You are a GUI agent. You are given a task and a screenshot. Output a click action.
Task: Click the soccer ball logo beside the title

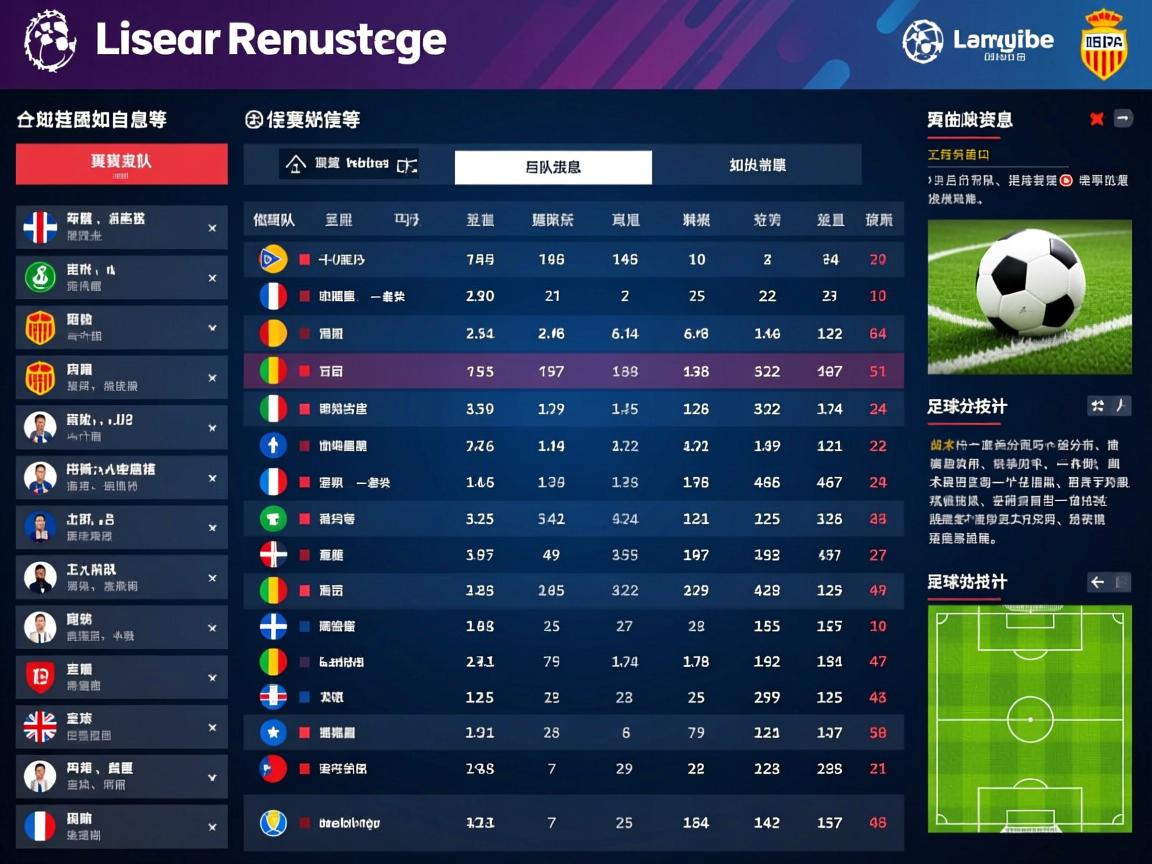(x=50, y=40)
